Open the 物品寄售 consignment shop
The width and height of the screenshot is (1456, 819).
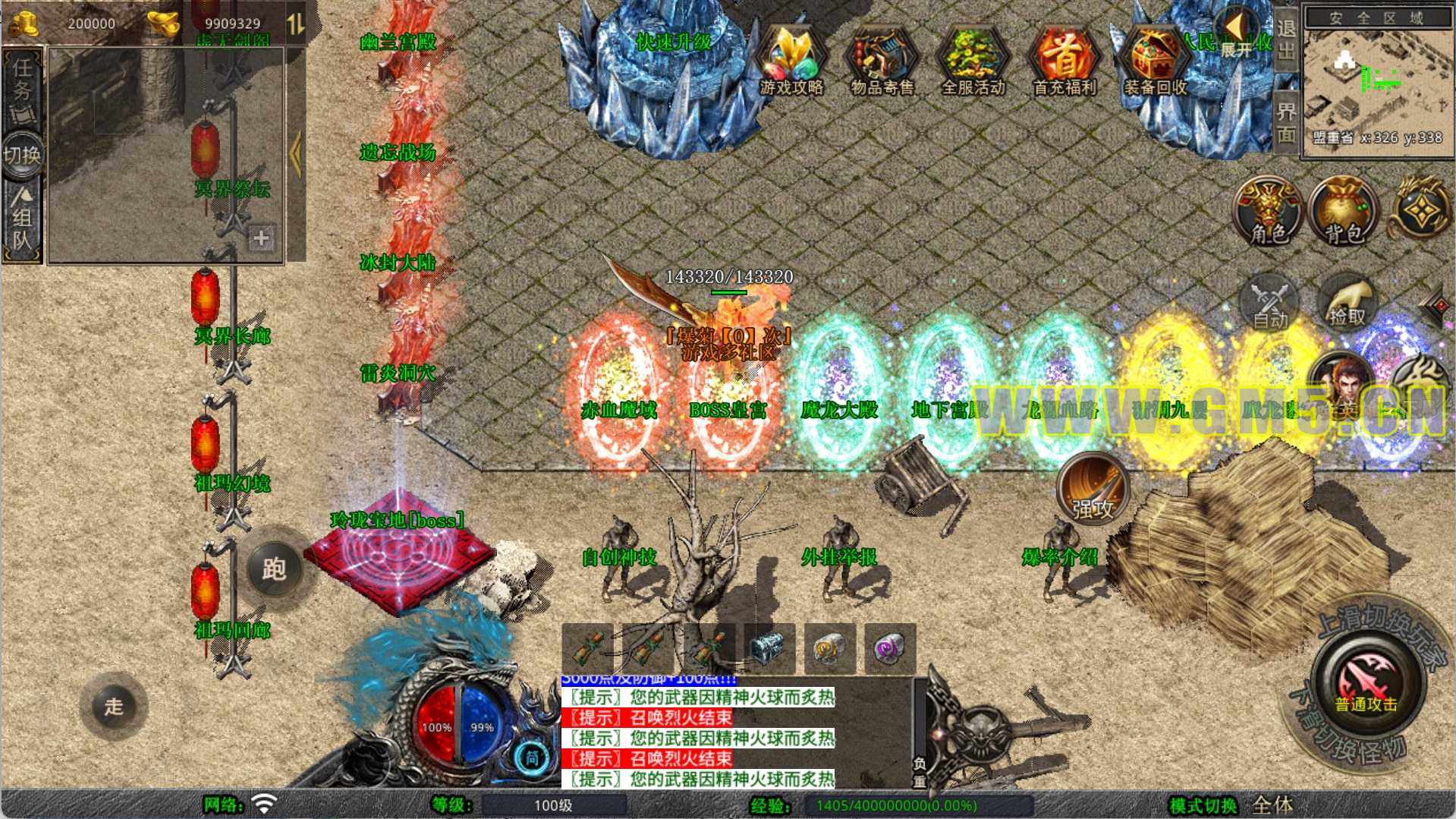coord(882,62)
